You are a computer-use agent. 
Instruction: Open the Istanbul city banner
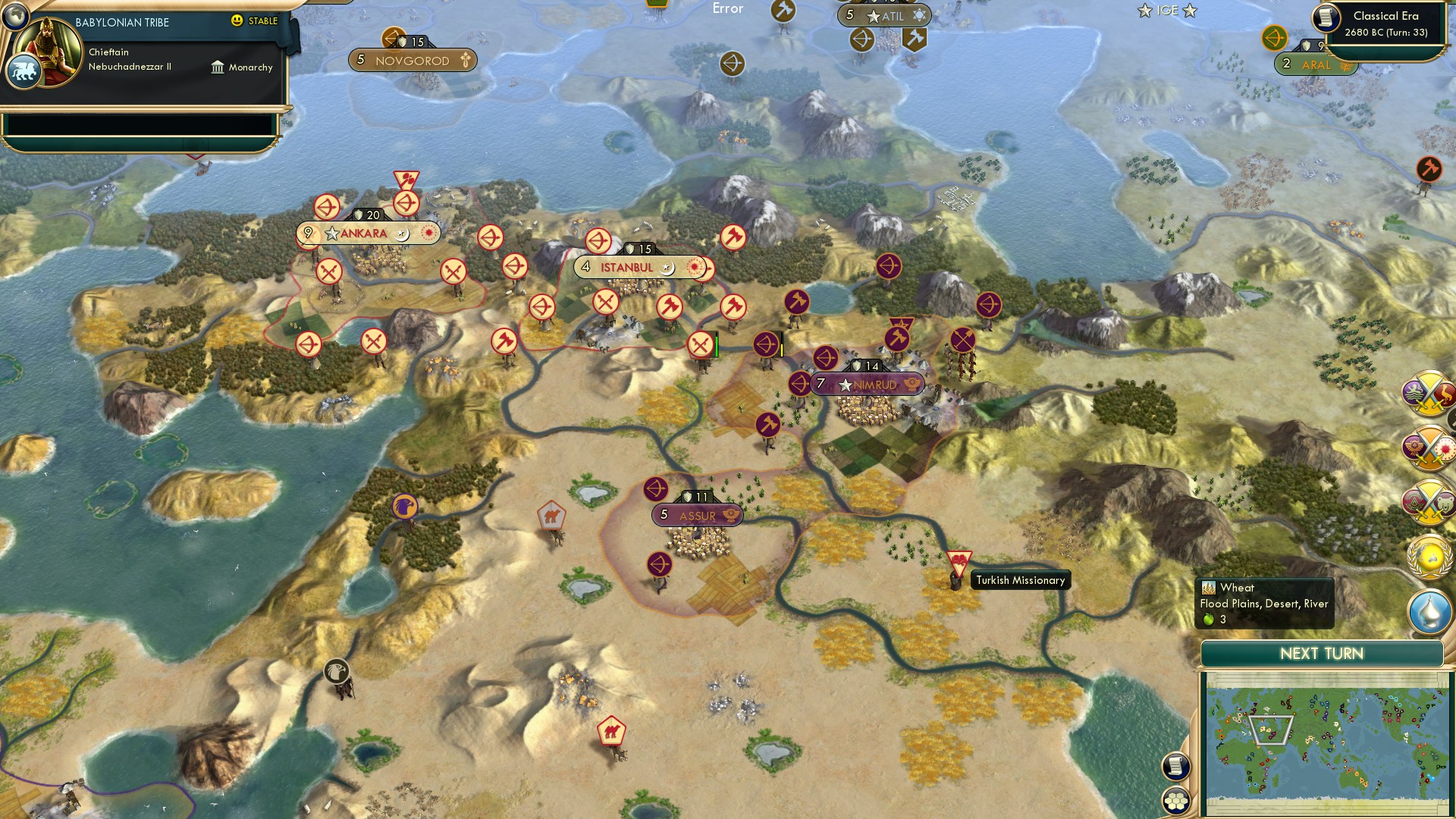coord(626,267)
